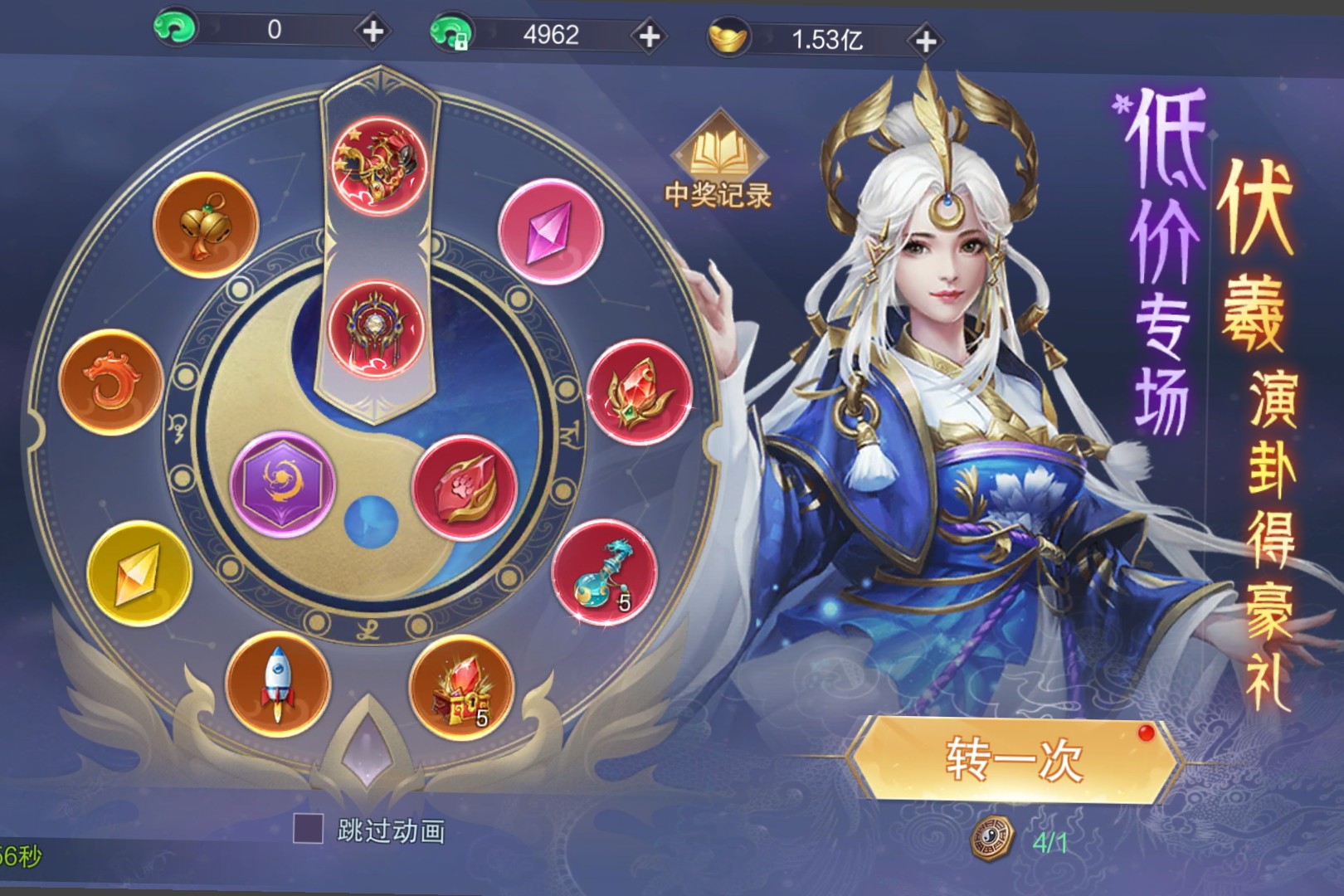Image resolution: width=1344 pixels, height=896 pixels.
Task: Select the red gem treasure chest prize
Action: [461, 687]
